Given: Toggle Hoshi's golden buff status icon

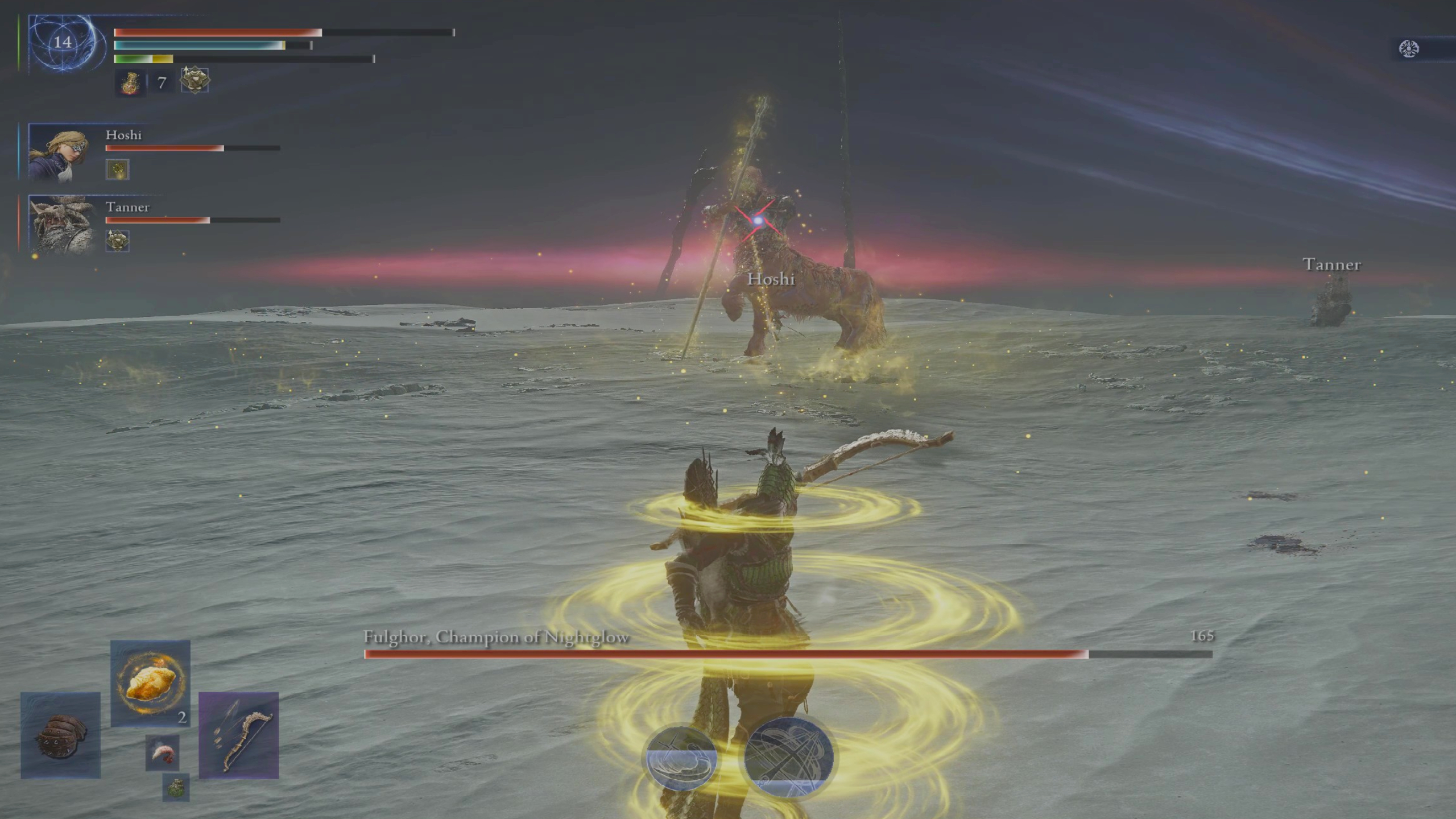Looking at the screenshot, I should coord(117,169).
